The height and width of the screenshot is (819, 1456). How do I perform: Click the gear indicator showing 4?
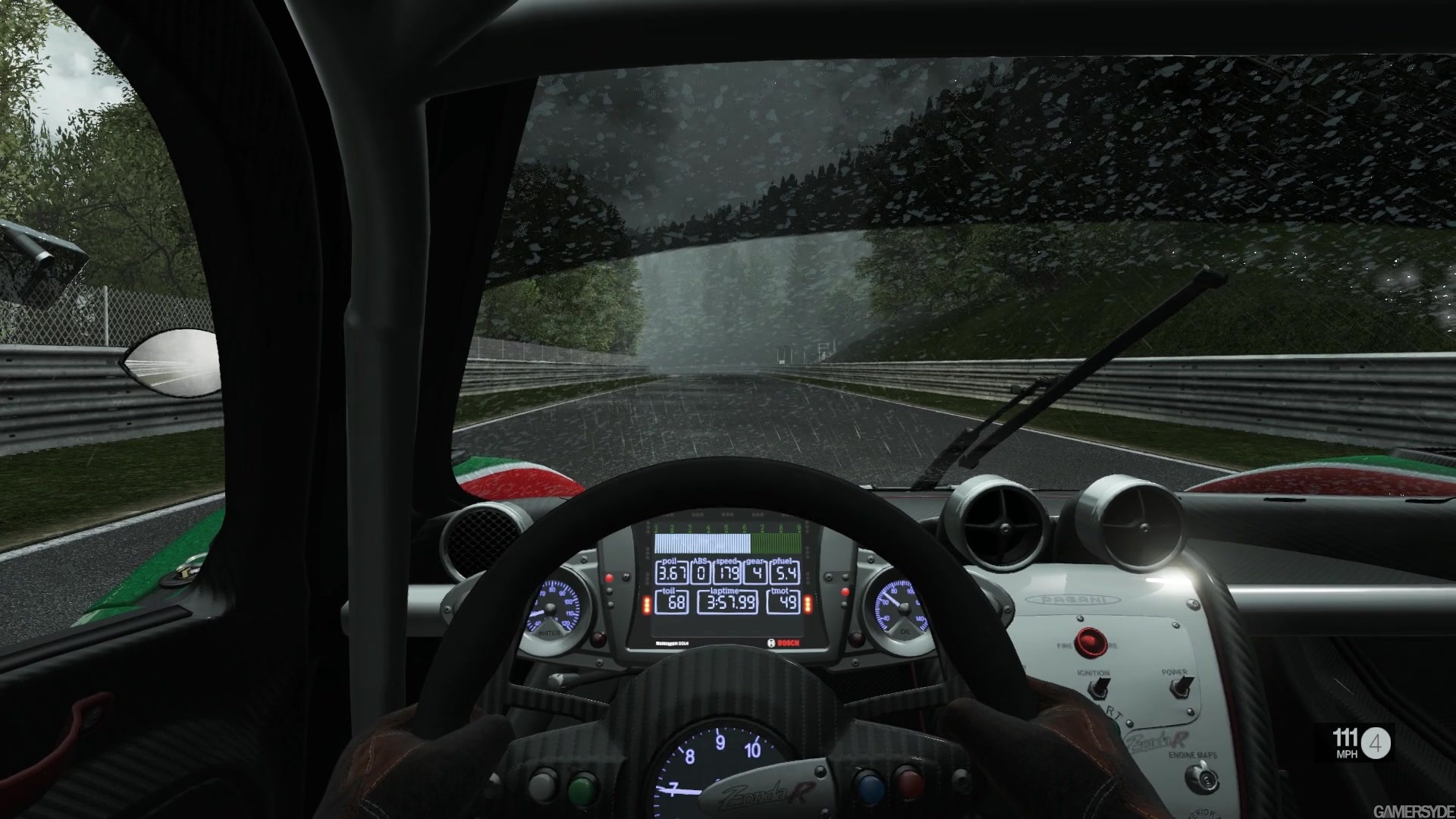(757, 574)
